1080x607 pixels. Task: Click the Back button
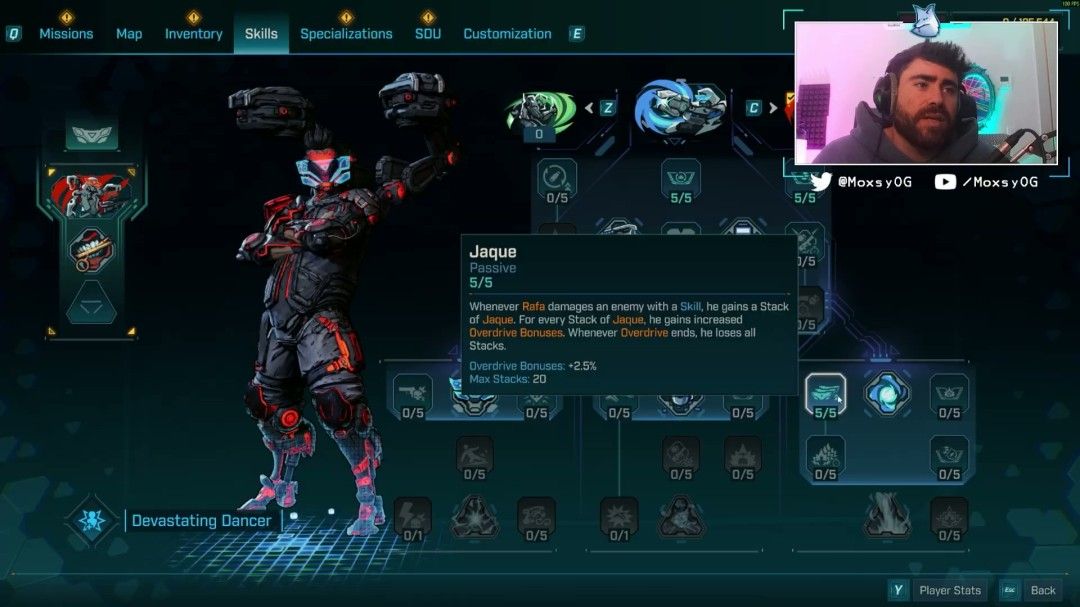[x=1043, y=590]
